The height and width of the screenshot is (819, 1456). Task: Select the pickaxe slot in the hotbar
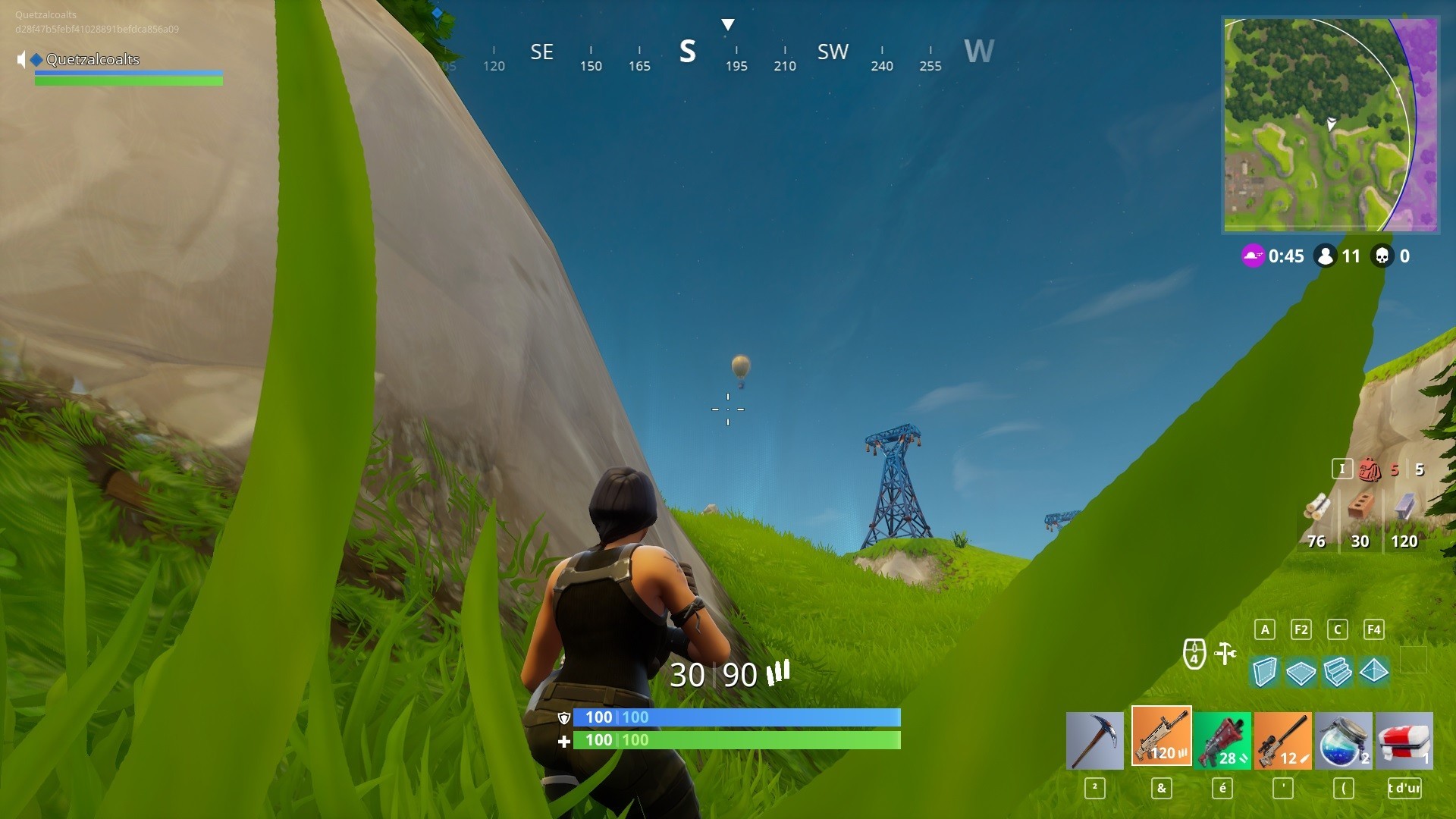click(1094, 740)
